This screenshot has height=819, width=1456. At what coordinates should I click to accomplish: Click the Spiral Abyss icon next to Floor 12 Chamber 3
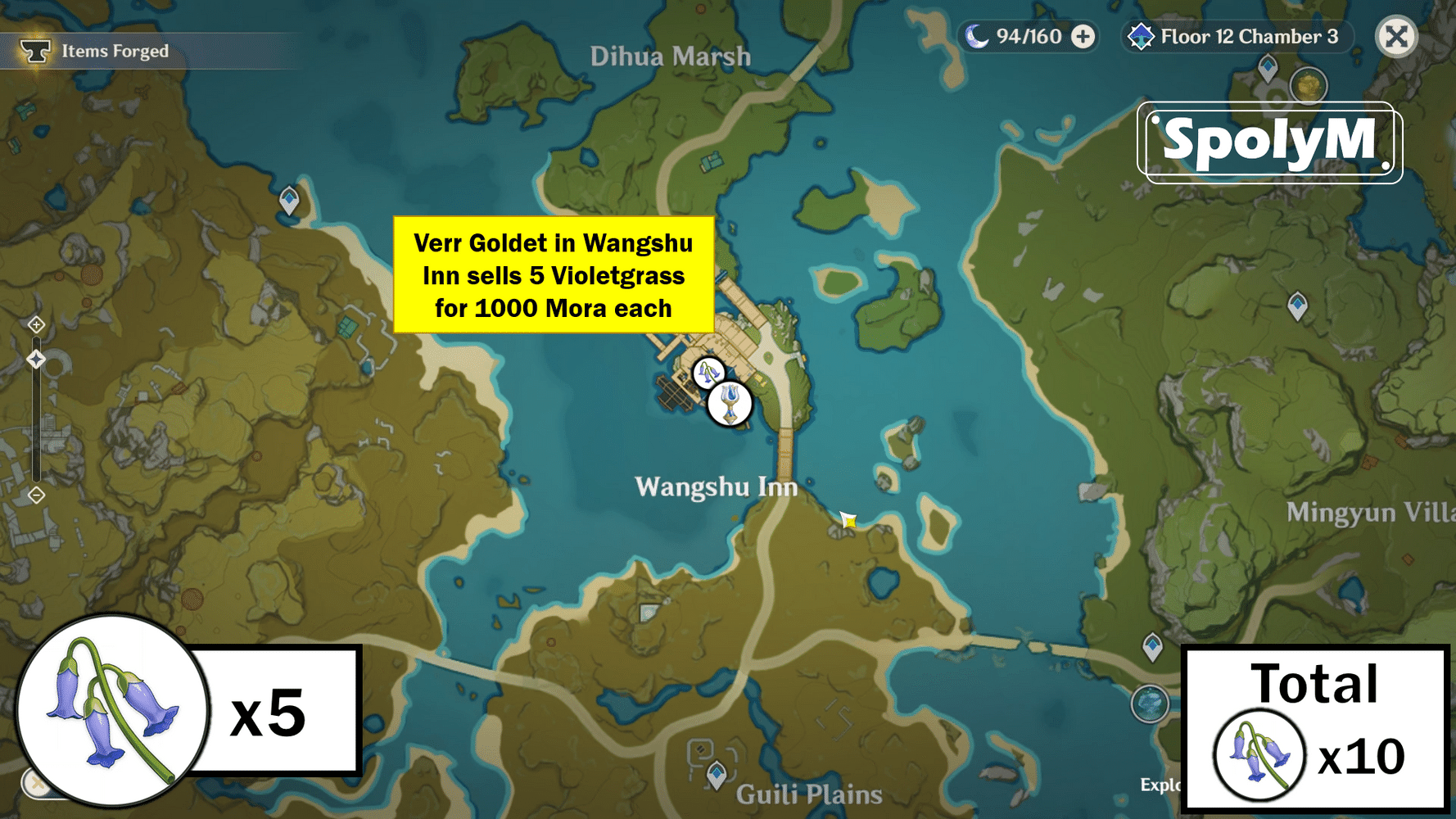tap(1142, 36)
